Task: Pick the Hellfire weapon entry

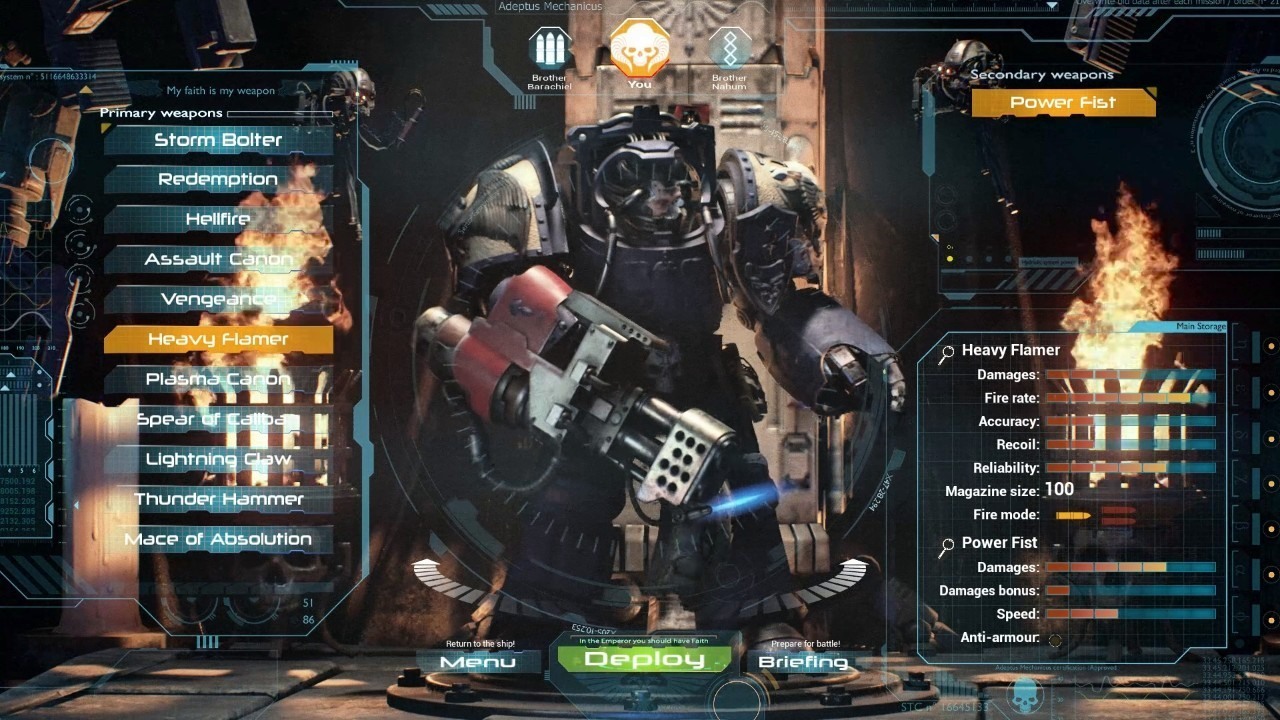Action: [x=218, y=220]
